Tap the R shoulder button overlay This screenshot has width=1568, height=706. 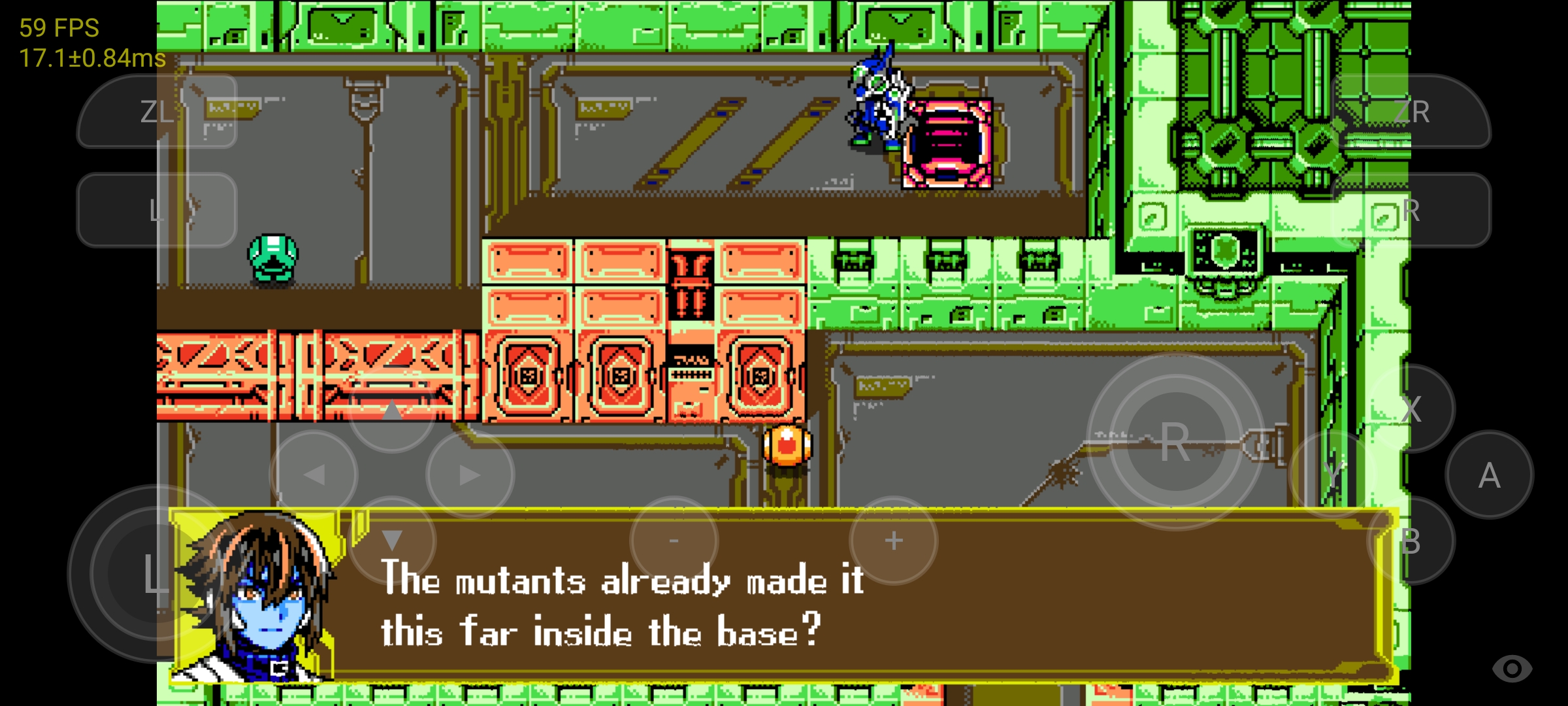pos(1411,210)
